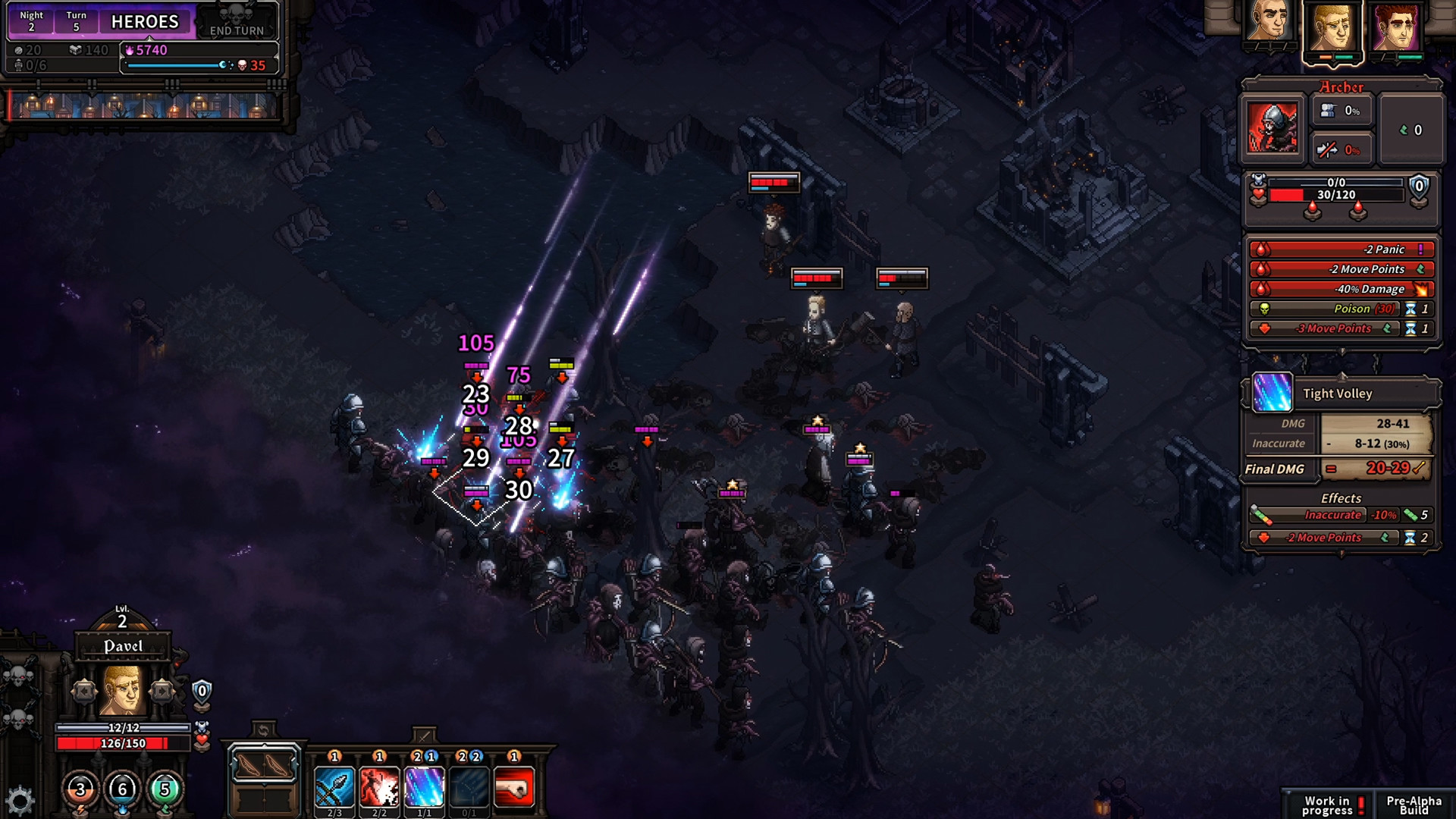This screenshot has height=819, width=1456.
Task: Activate the Tight Volley ability
Action: (424, 786)
